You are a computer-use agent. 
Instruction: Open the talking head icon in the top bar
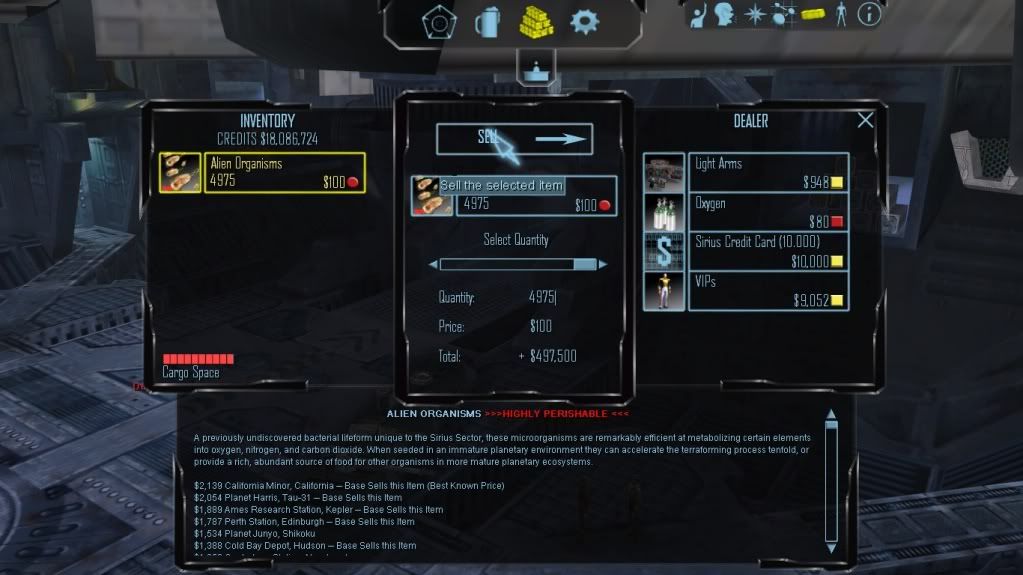(x=726, y=14)
